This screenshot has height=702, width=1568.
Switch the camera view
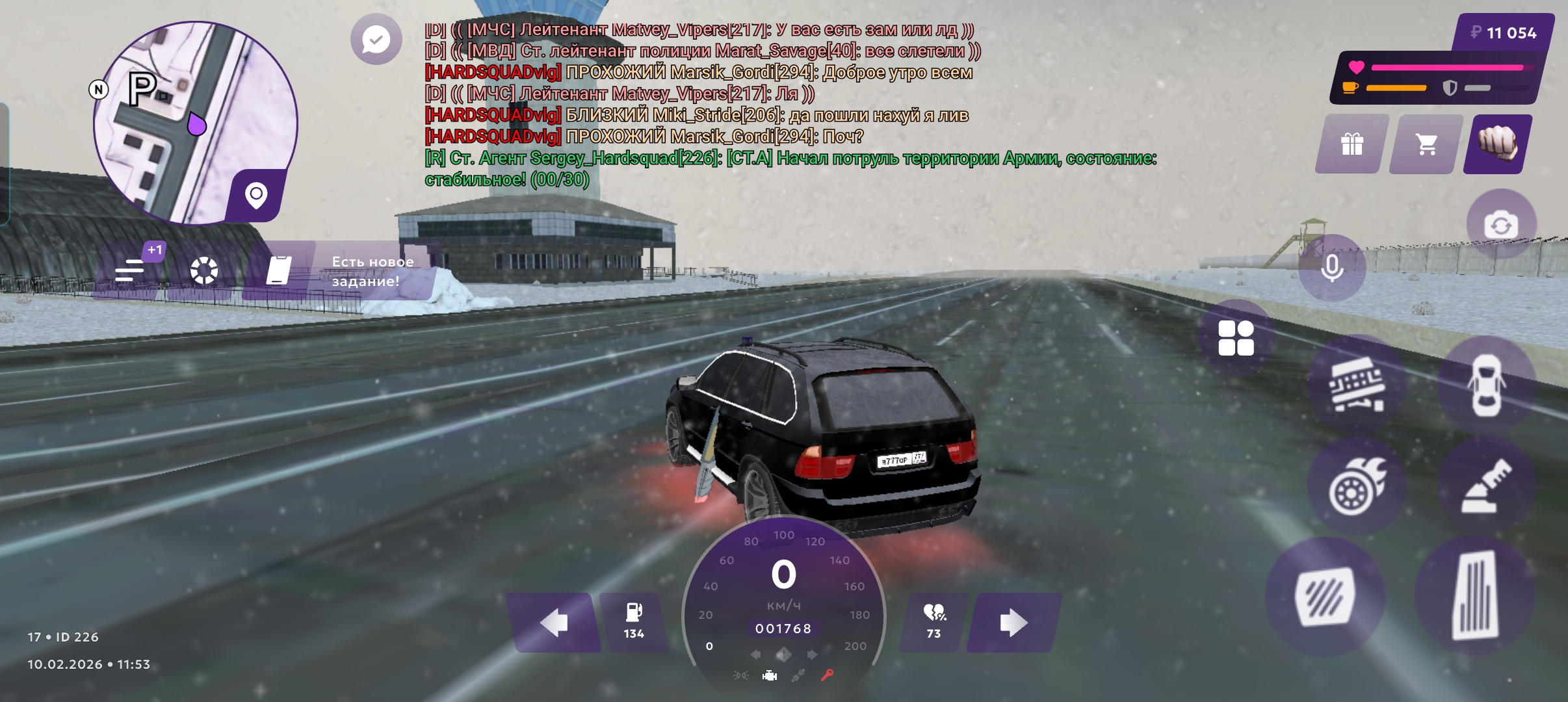[1501, 225]
